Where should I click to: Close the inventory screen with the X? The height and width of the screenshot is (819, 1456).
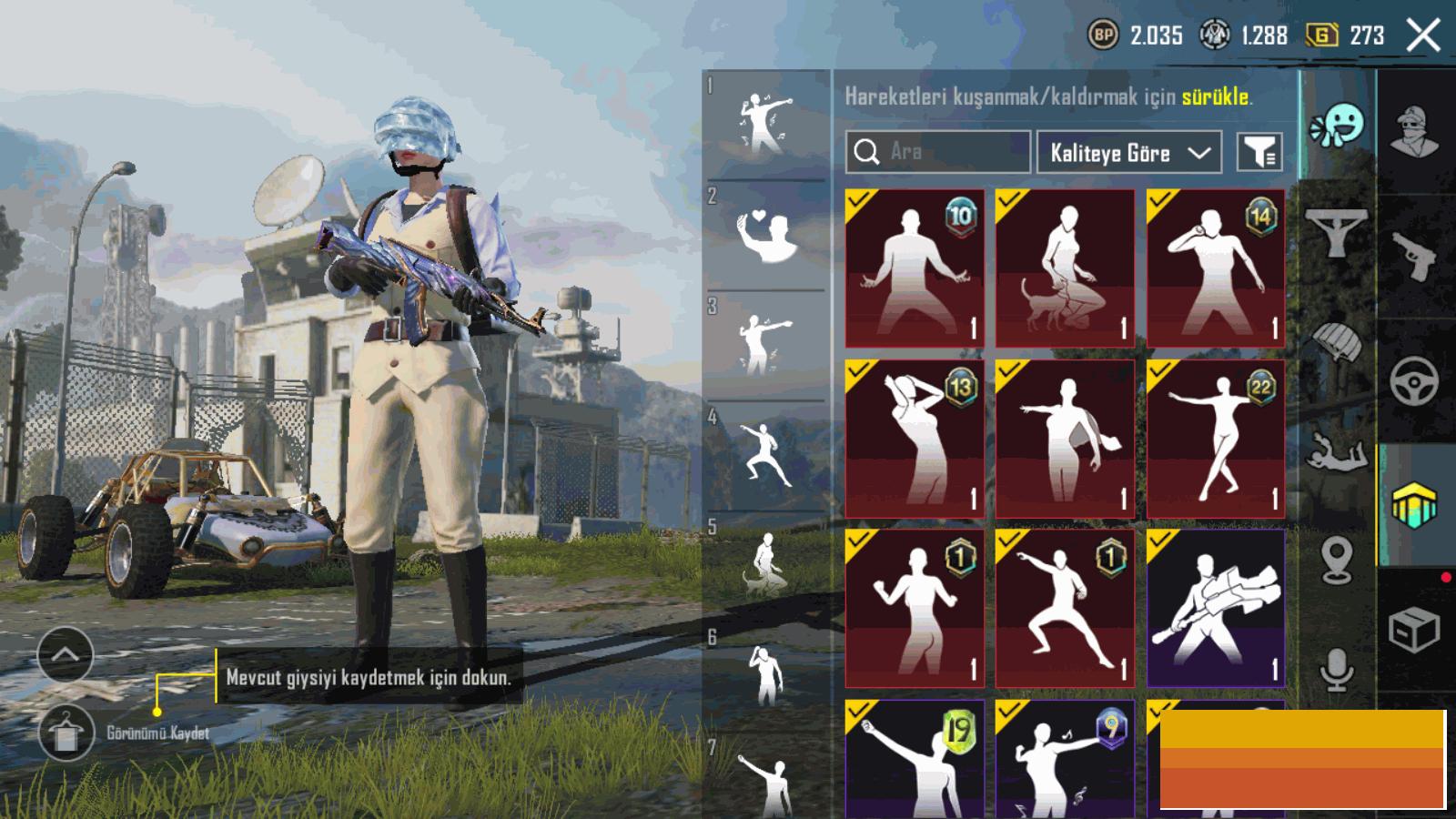[1422, 36]
